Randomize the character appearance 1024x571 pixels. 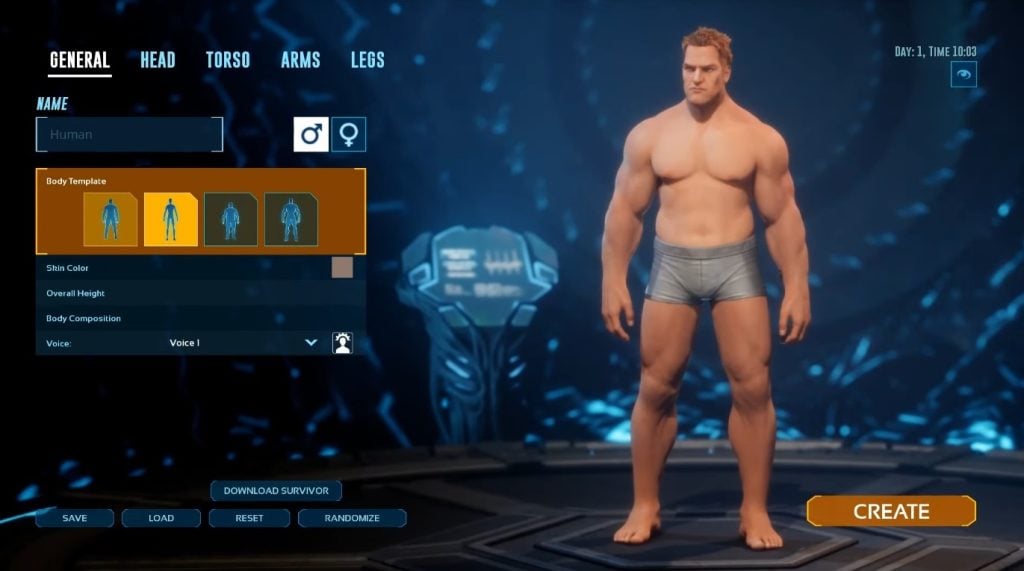tap(352, 518)
